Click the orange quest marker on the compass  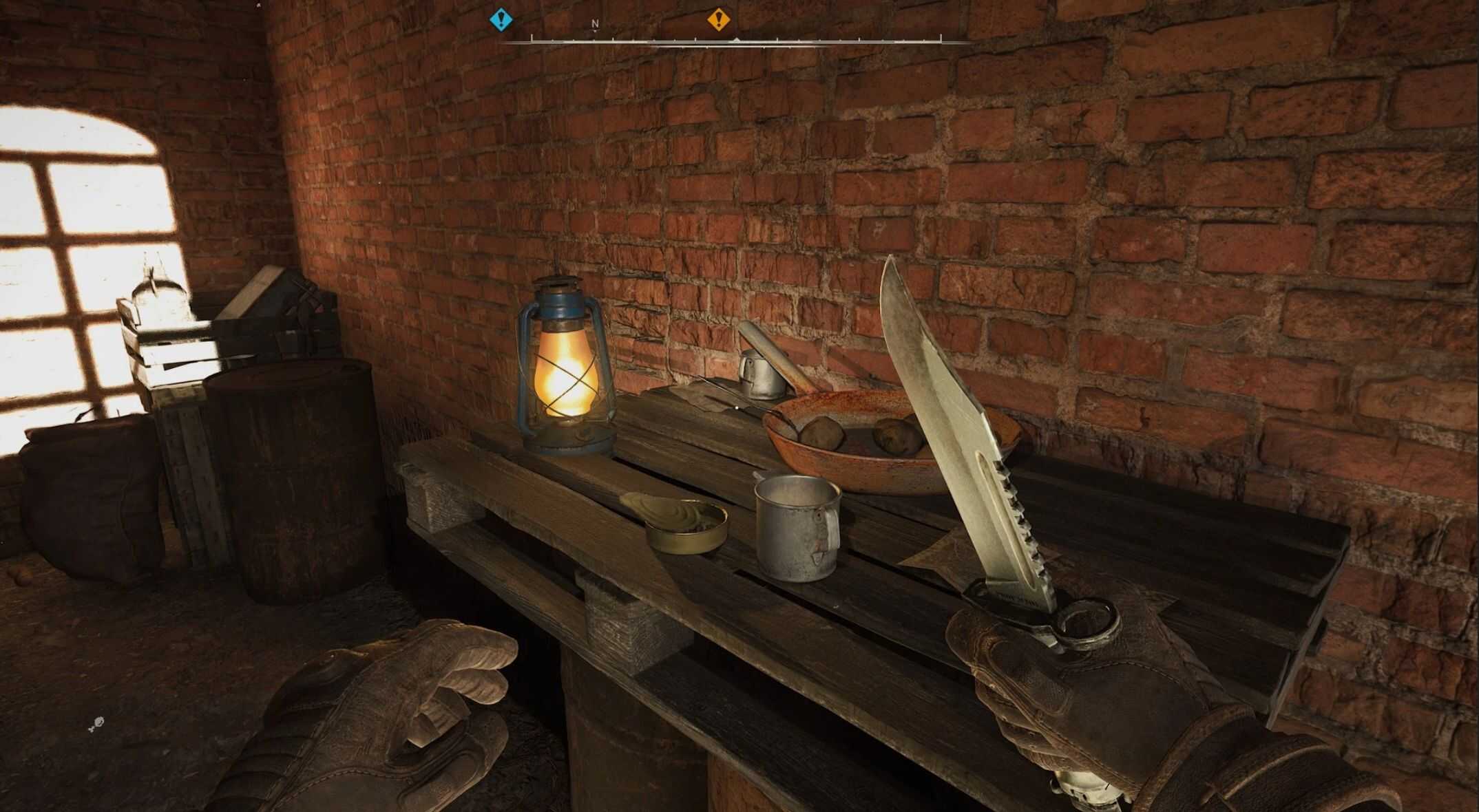click(x=719, y=19)
